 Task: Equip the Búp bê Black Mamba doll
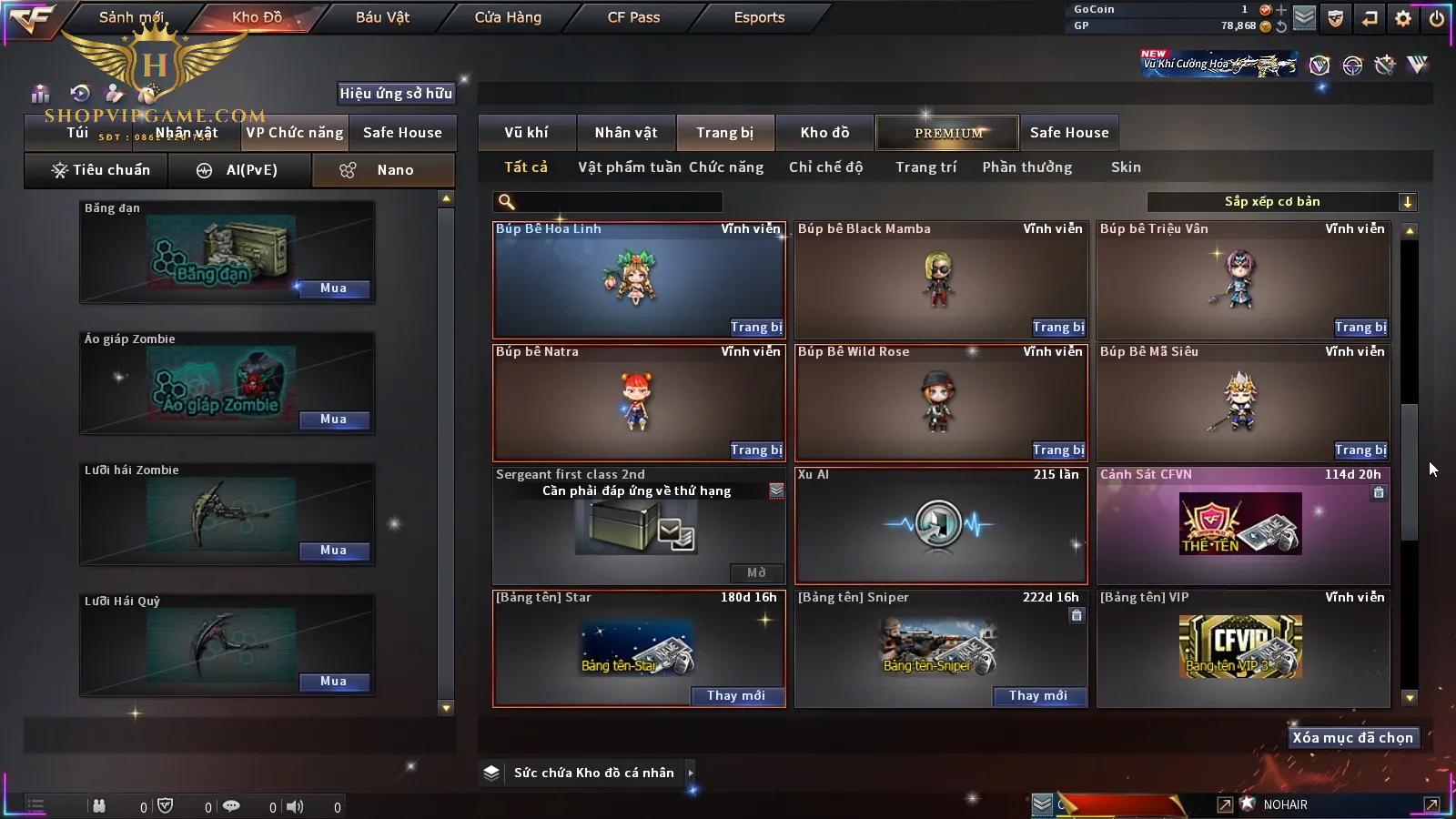coord(1058,328)
